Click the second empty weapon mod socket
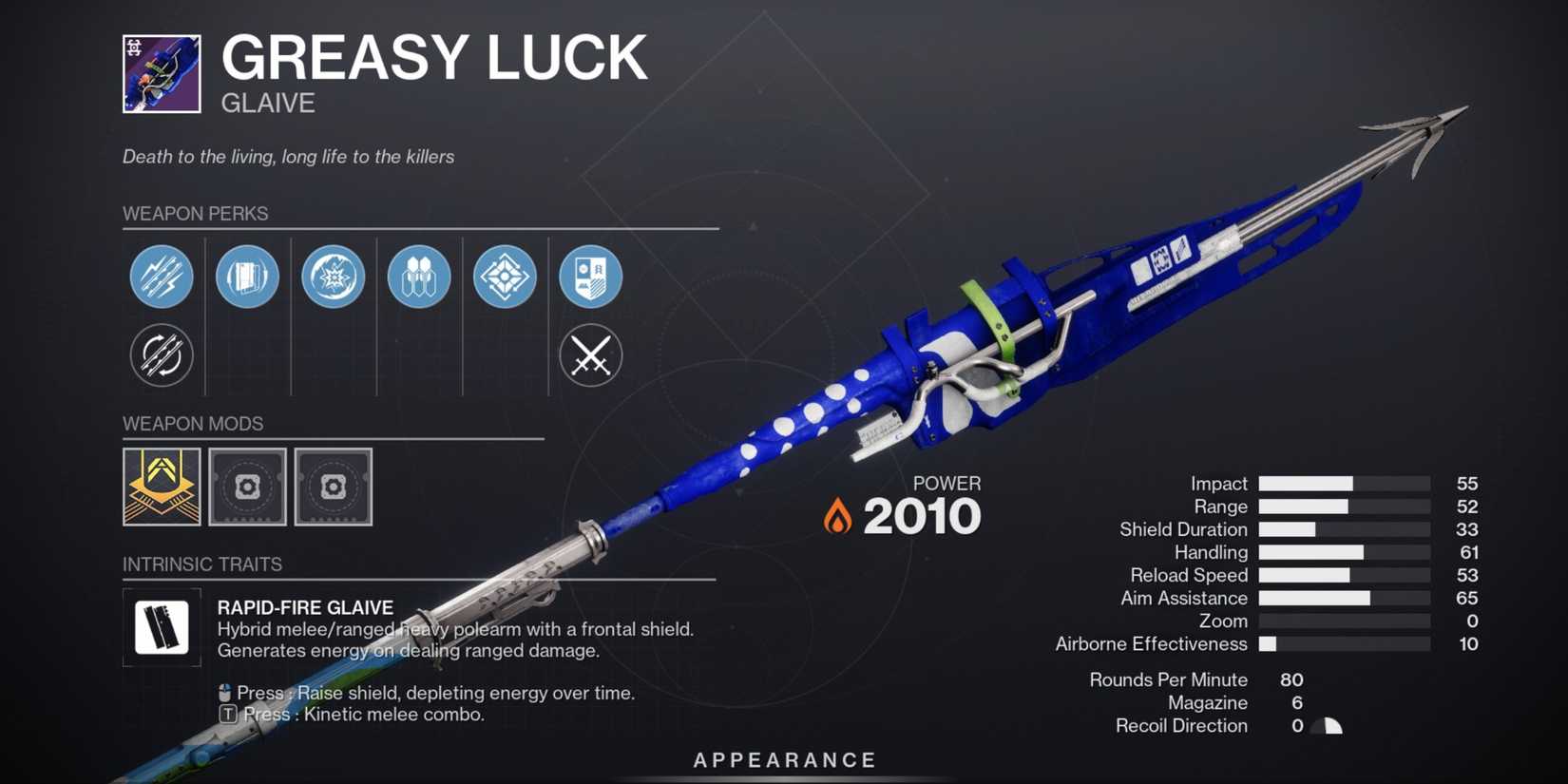 coord(333,488)
